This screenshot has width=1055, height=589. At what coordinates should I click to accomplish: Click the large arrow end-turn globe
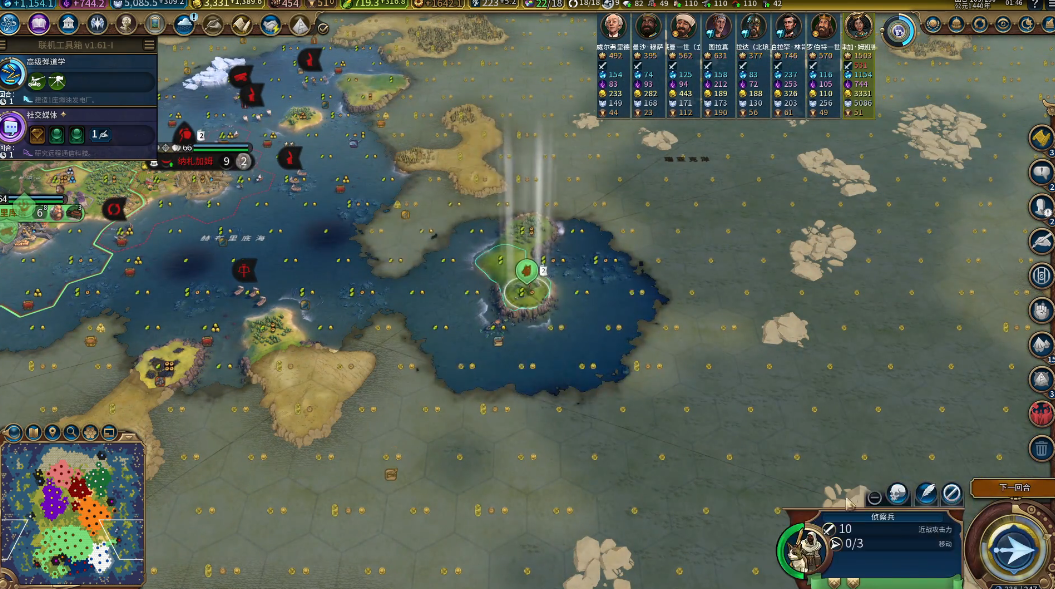(1012, 547)
